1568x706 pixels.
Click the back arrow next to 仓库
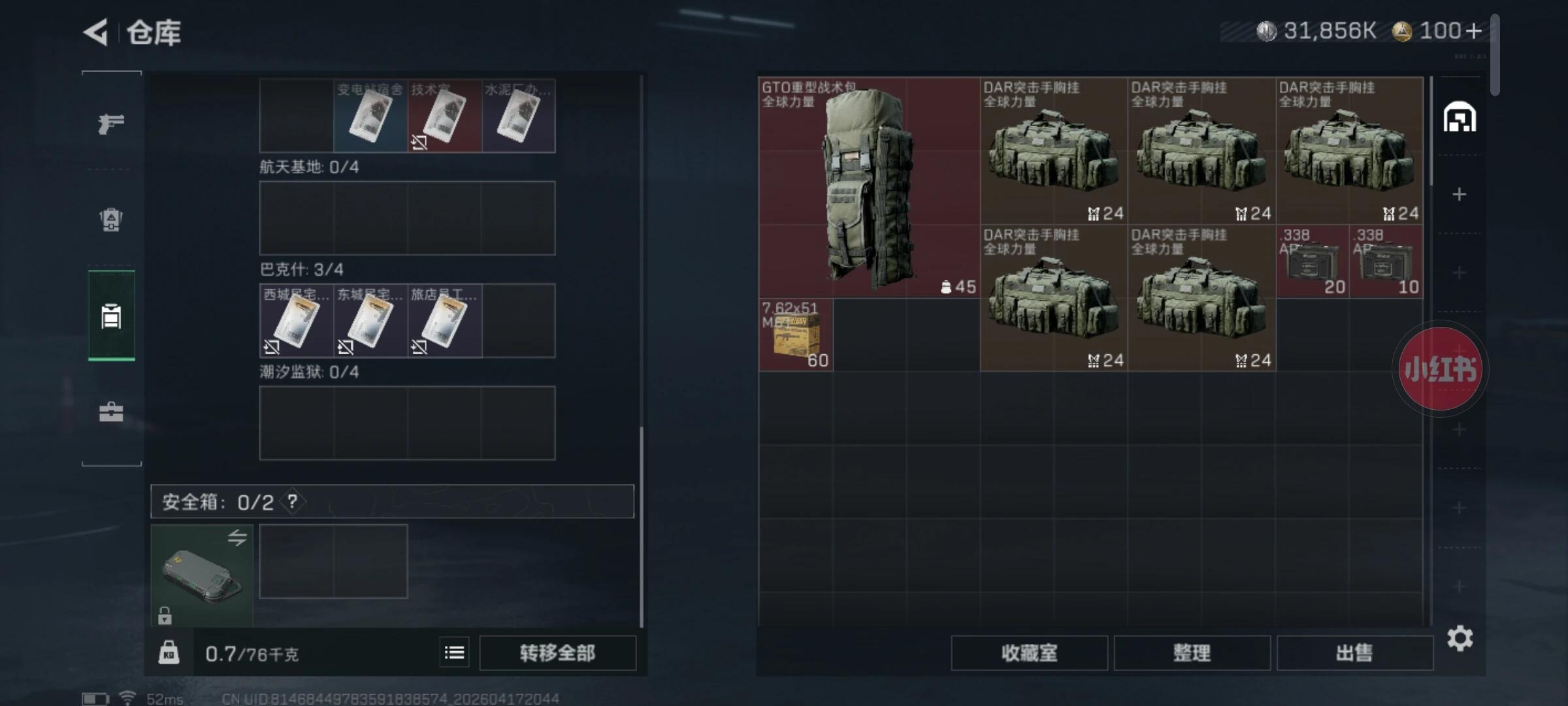(95, 33)
